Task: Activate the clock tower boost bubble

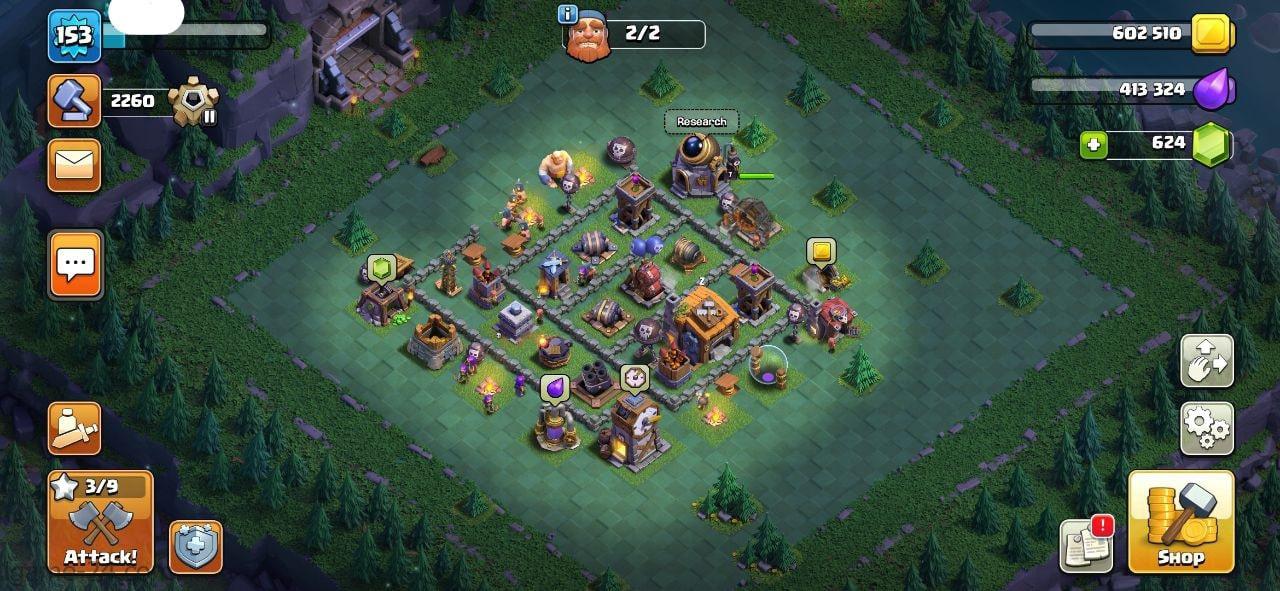Action: point(634,378)
